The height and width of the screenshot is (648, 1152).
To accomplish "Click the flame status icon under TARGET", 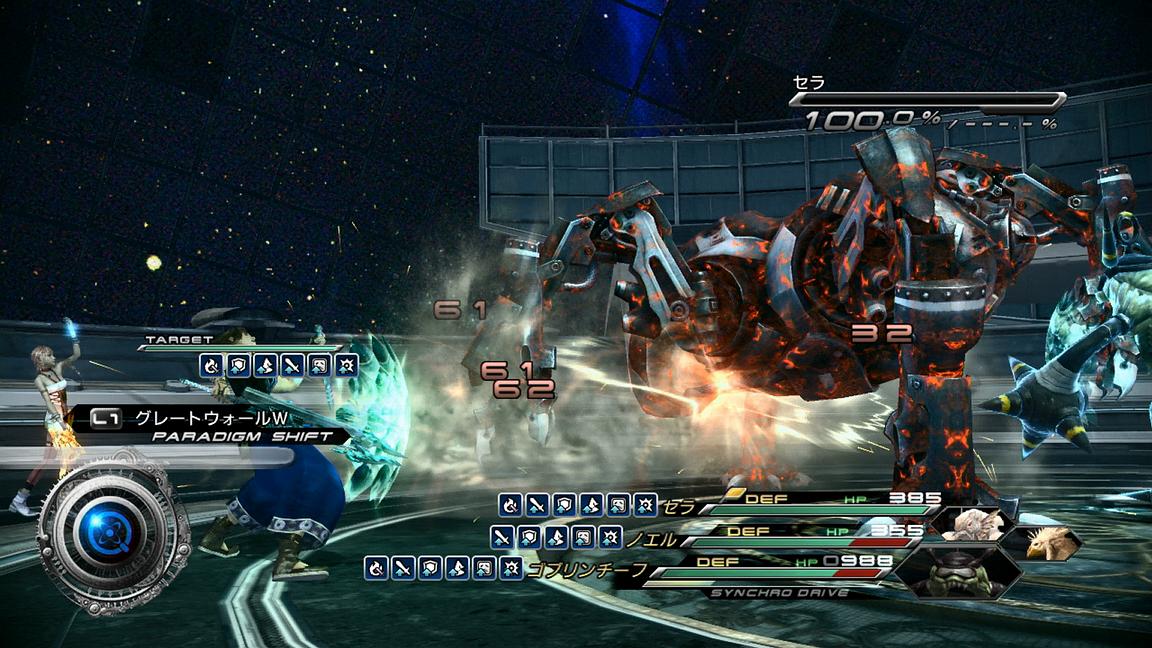I will (211, 366).
